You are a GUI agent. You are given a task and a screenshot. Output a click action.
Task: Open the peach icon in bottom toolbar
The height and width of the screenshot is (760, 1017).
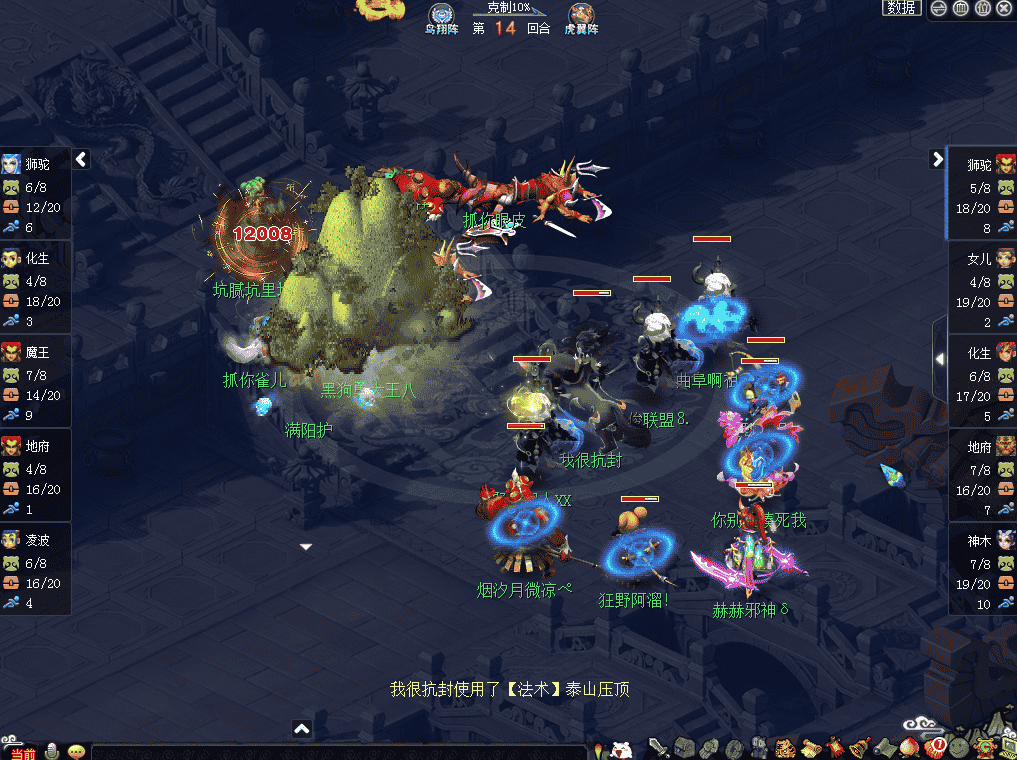(909, 747)
